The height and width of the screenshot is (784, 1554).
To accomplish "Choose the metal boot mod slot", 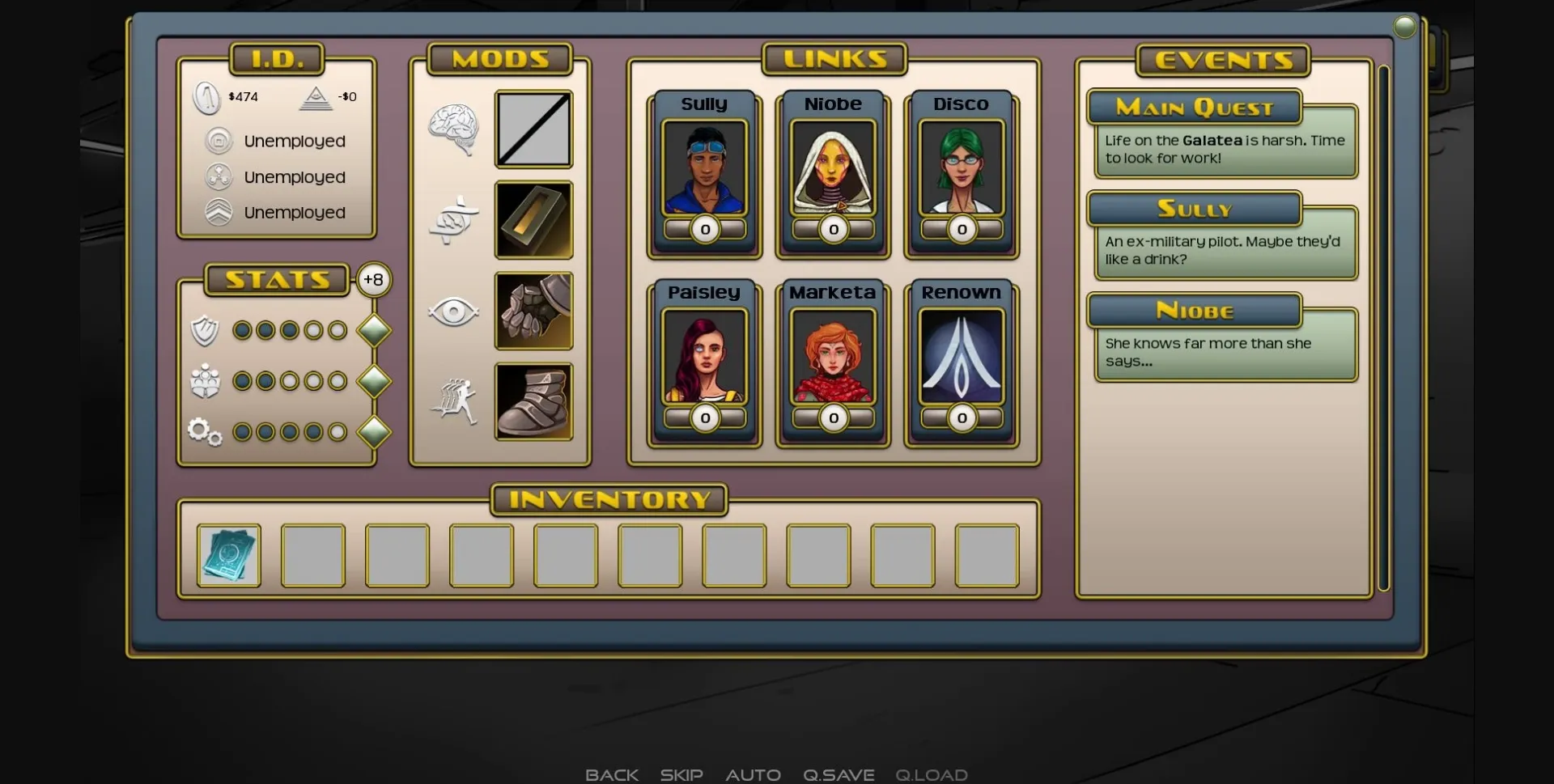I will click(x=533, y=402).
